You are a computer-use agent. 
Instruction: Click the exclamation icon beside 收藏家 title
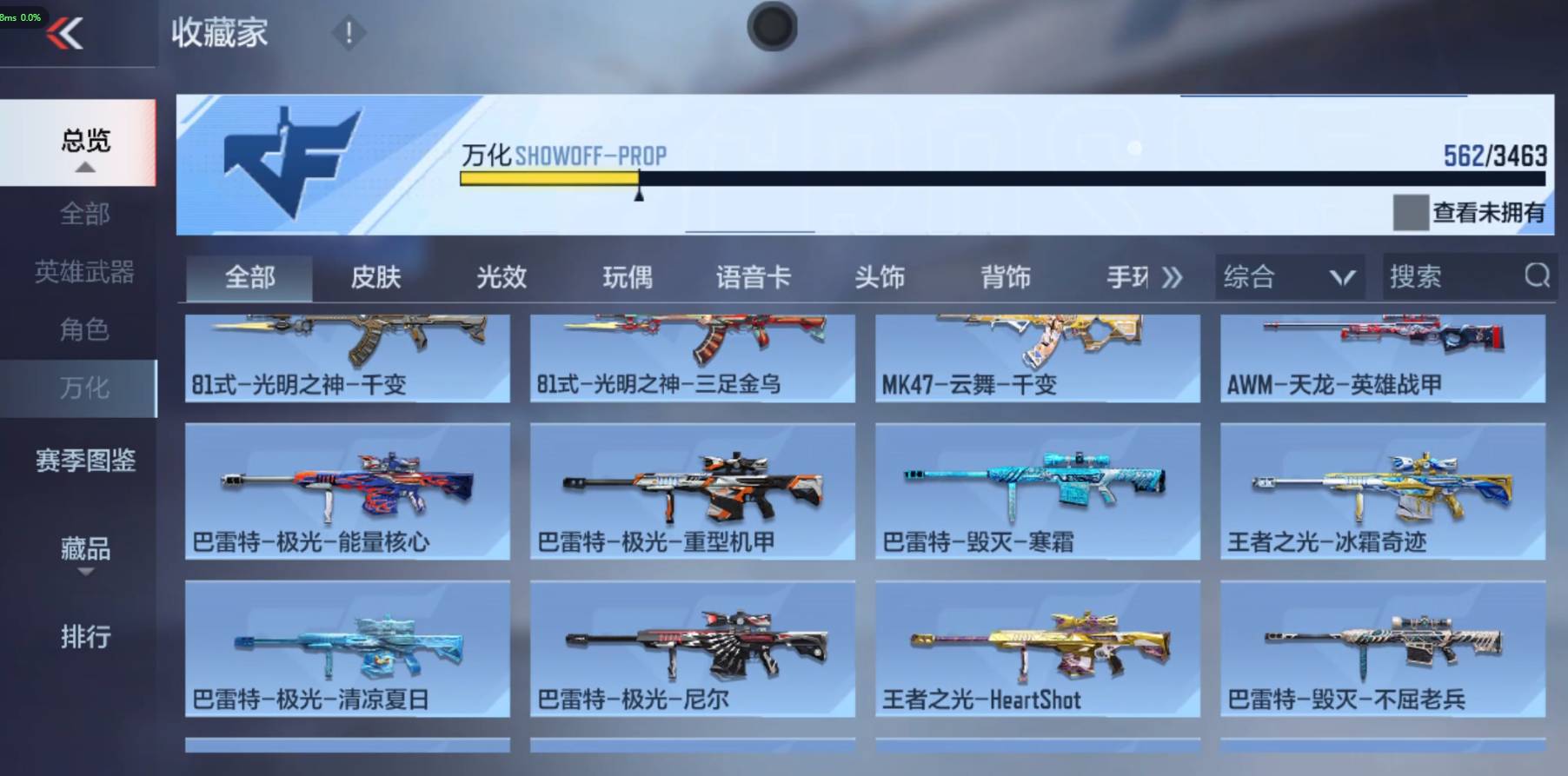click(348, 34)
